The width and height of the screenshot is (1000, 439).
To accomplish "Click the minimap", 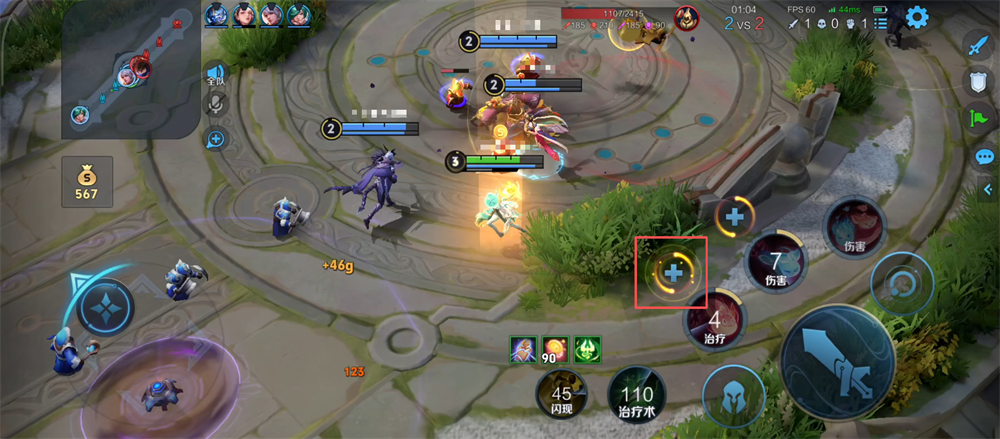I will coord(130,70).
